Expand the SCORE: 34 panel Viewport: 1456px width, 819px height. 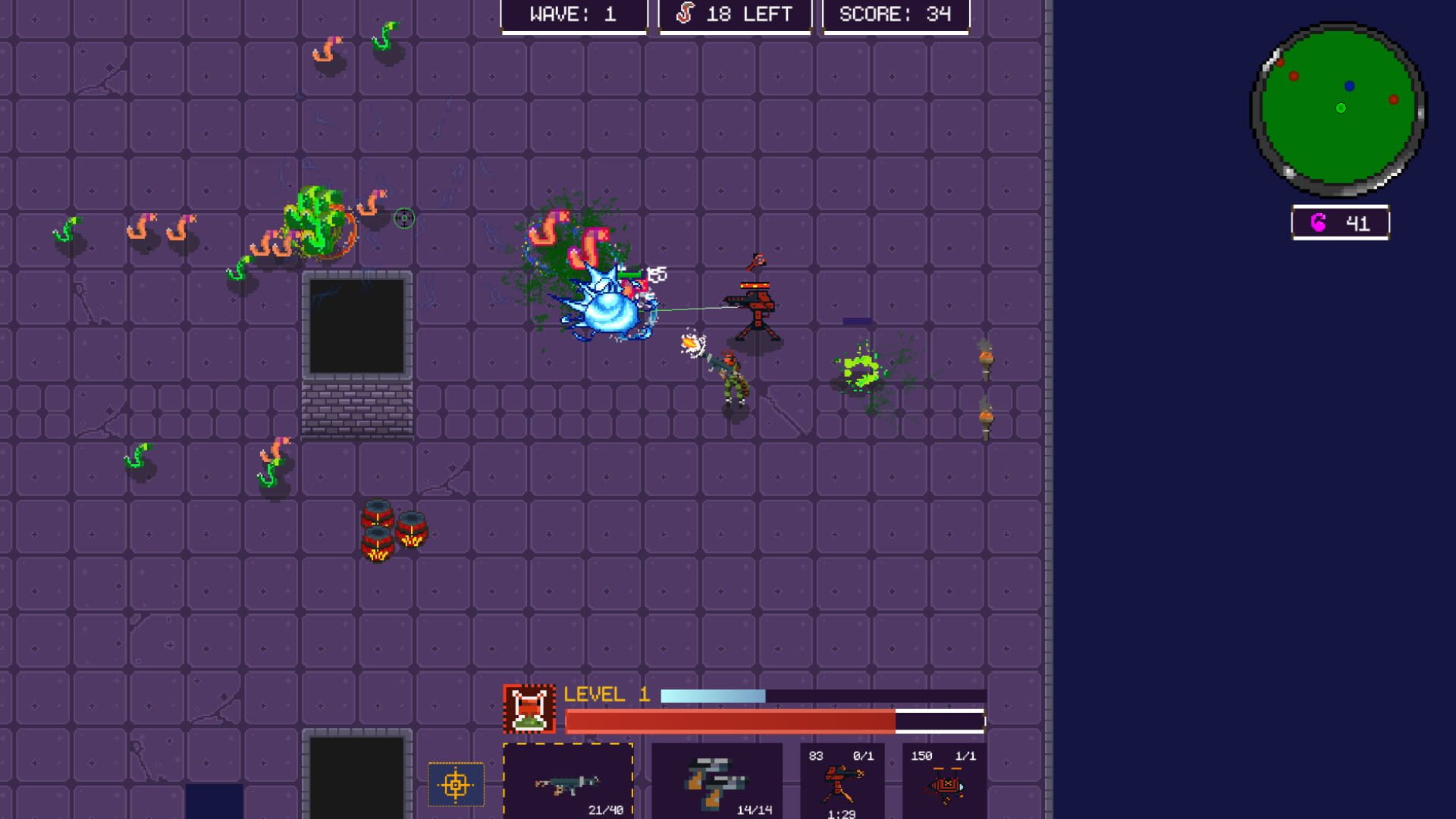pos(895,14)
